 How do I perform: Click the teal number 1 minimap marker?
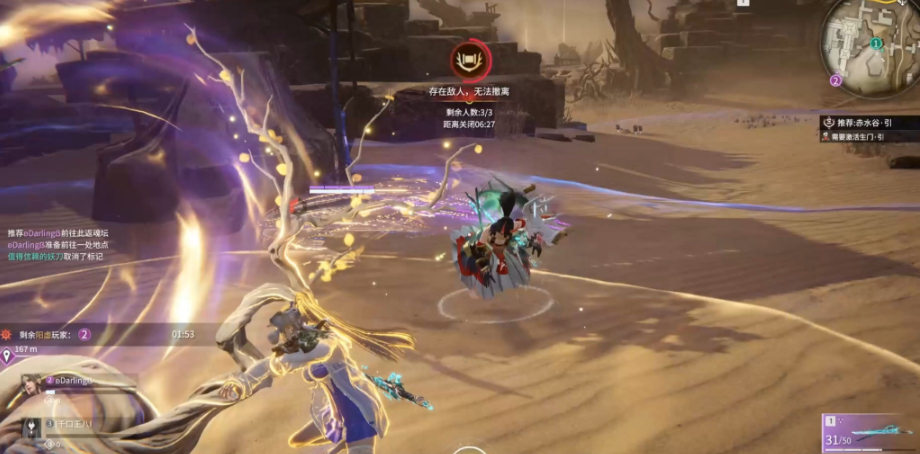click(876, 44)
